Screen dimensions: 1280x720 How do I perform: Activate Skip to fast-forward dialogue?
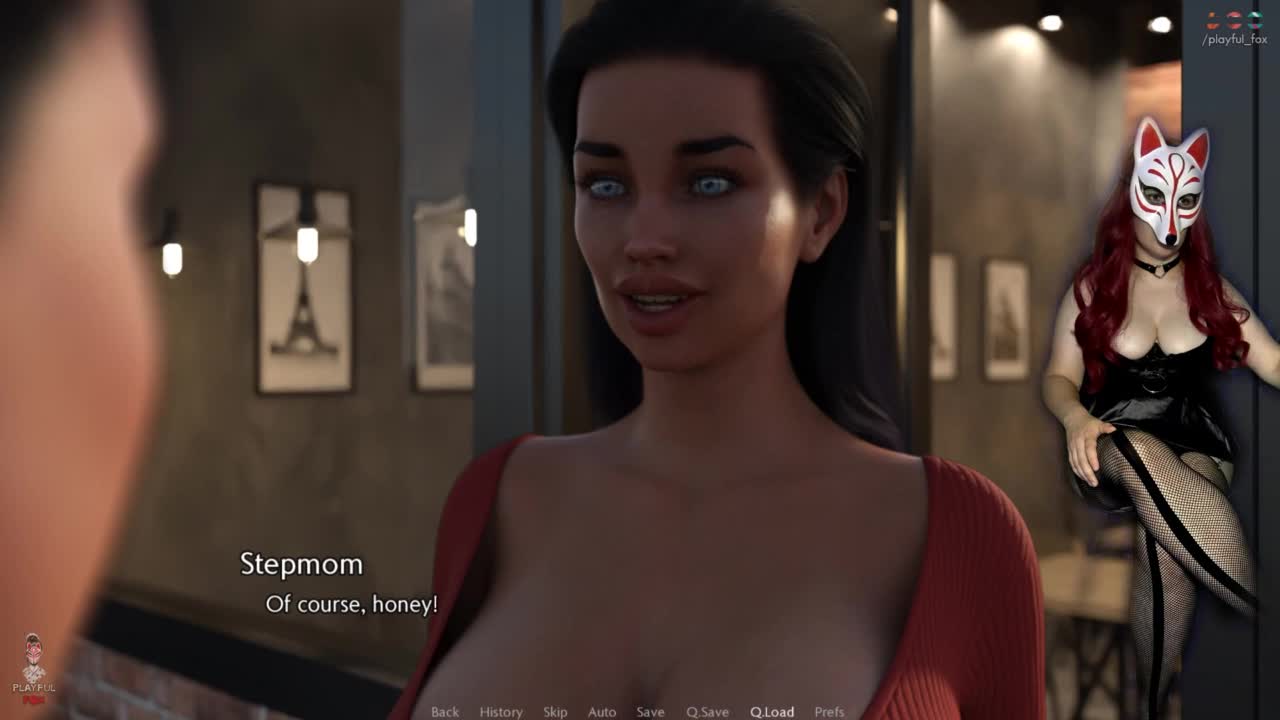[x=555, y=712]
